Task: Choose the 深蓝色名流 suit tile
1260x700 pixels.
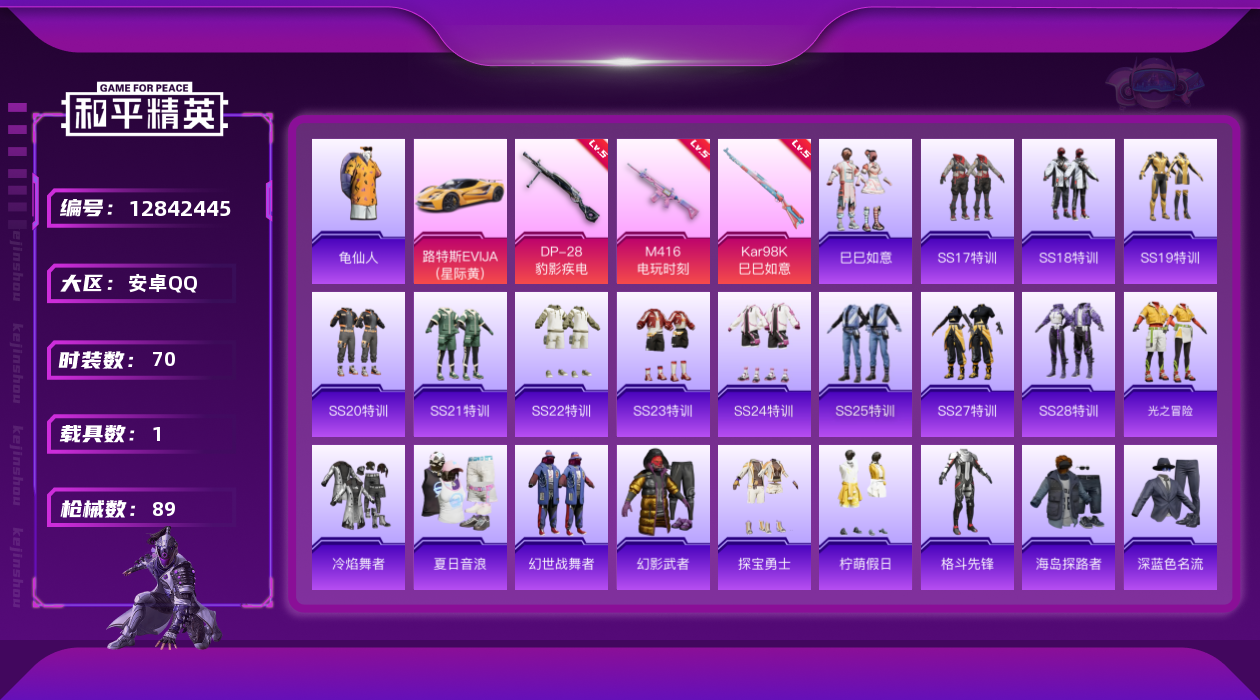Action: [x=1170, y=517]
